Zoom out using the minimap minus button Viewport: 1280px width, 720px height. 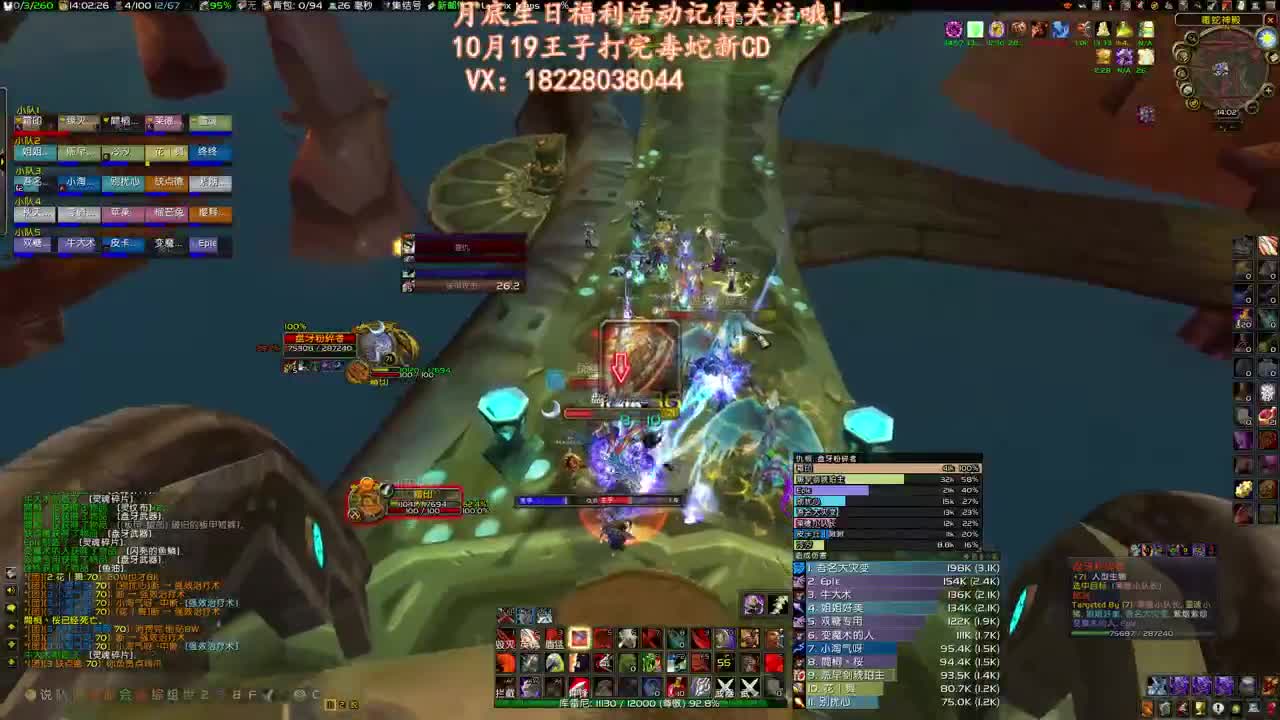point(1251,109)
